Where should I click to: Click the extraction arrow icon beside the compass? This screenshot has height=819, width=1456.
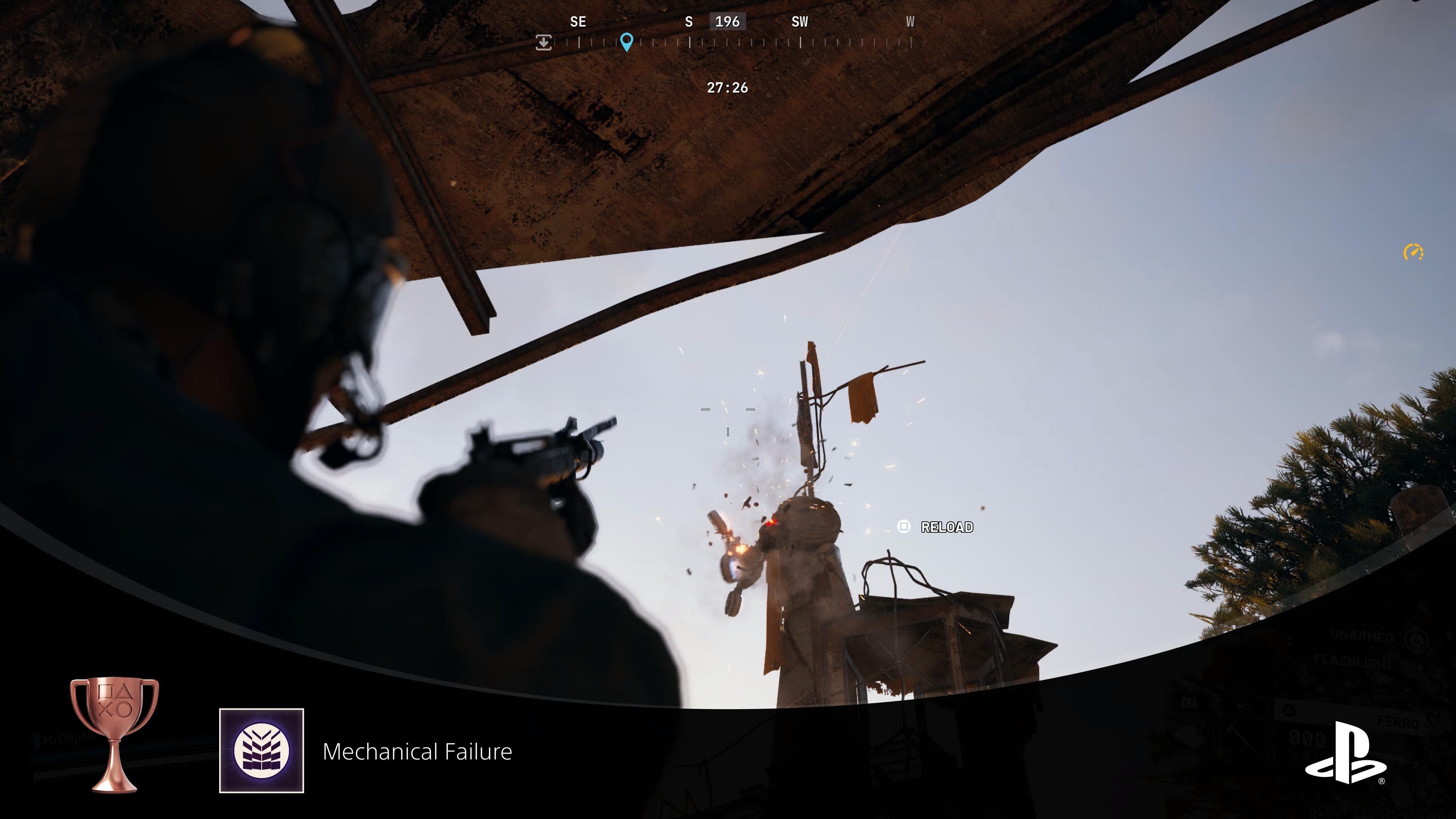tap(544, 42)
